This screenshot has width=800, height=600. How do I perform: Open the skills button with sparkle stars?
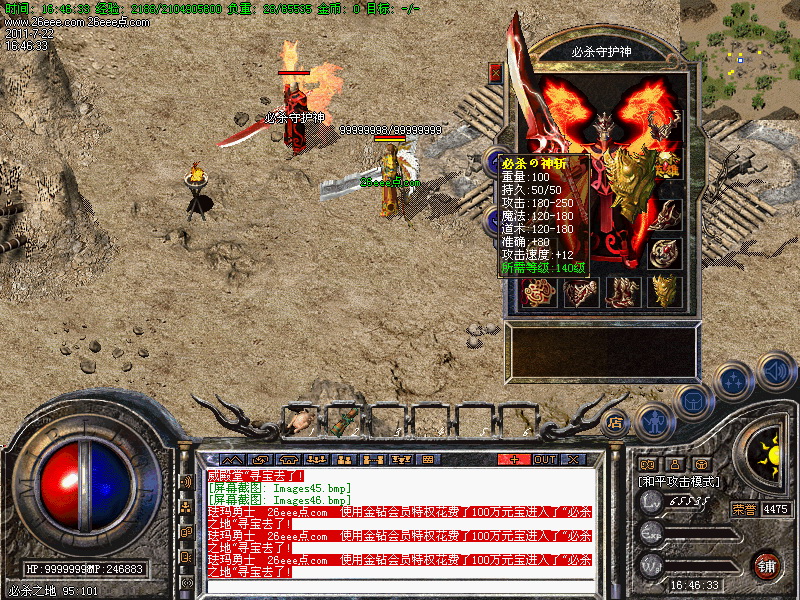[733, 382]
